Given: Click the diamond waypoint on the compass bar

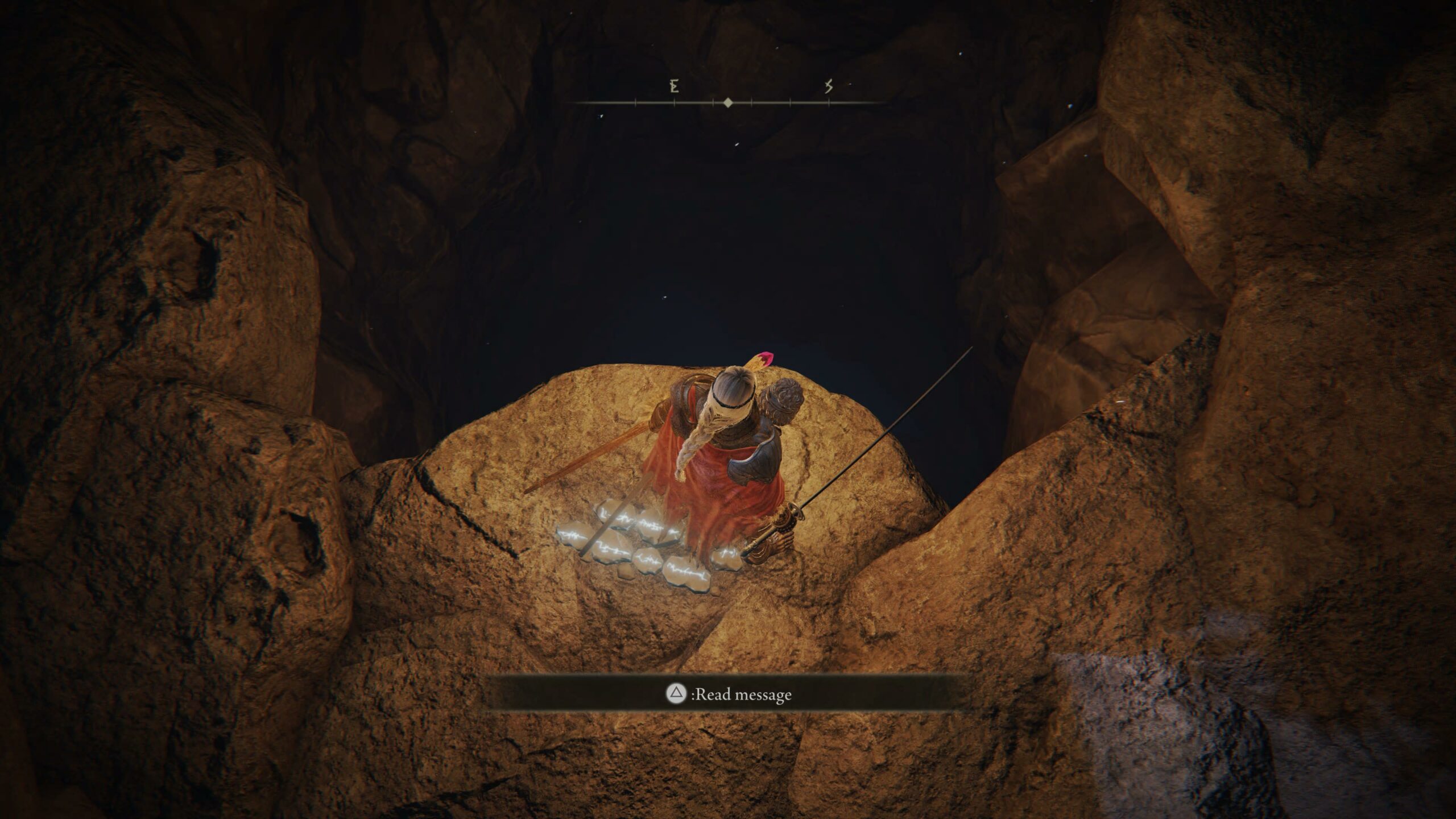Looking at the screenshot, I should 728,104.
